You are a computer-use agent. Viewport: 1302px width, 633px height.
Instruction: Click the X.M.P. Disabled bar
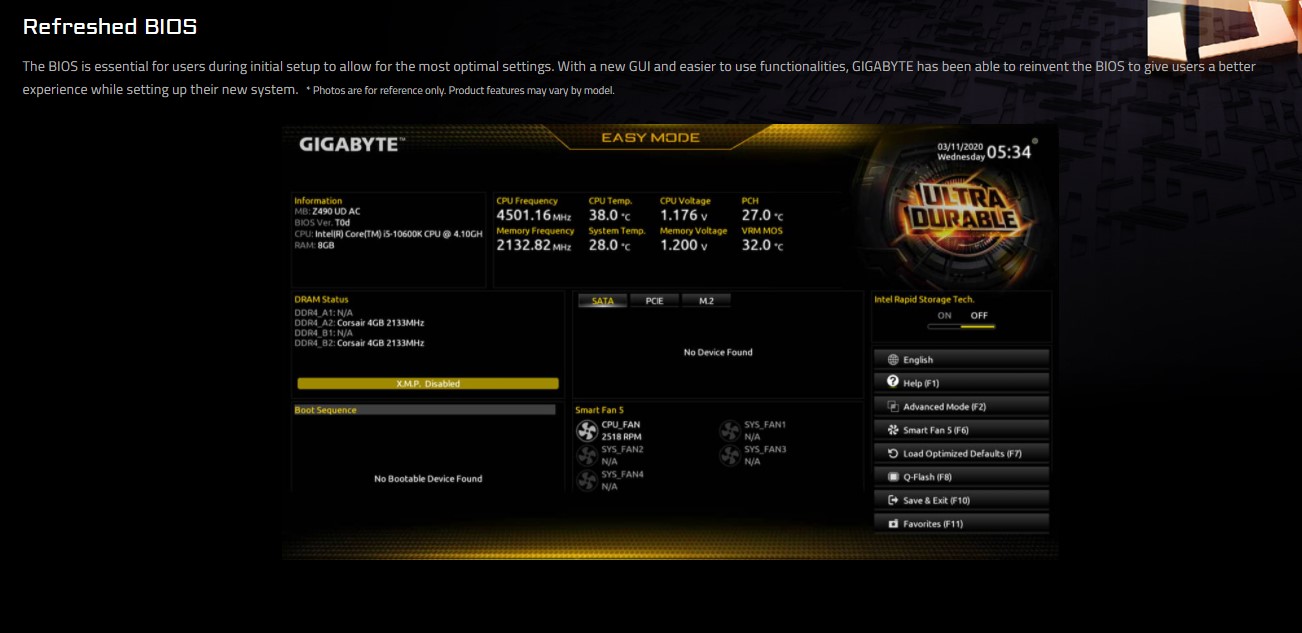tap(428, 384)
